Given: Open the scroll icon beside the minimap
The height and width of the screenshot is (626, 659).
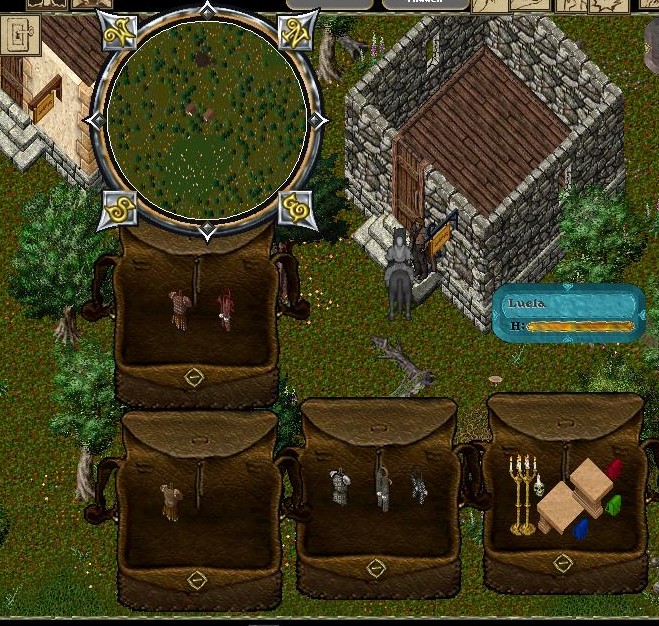Looking at the screenshot, I should [x=22, y=40].
